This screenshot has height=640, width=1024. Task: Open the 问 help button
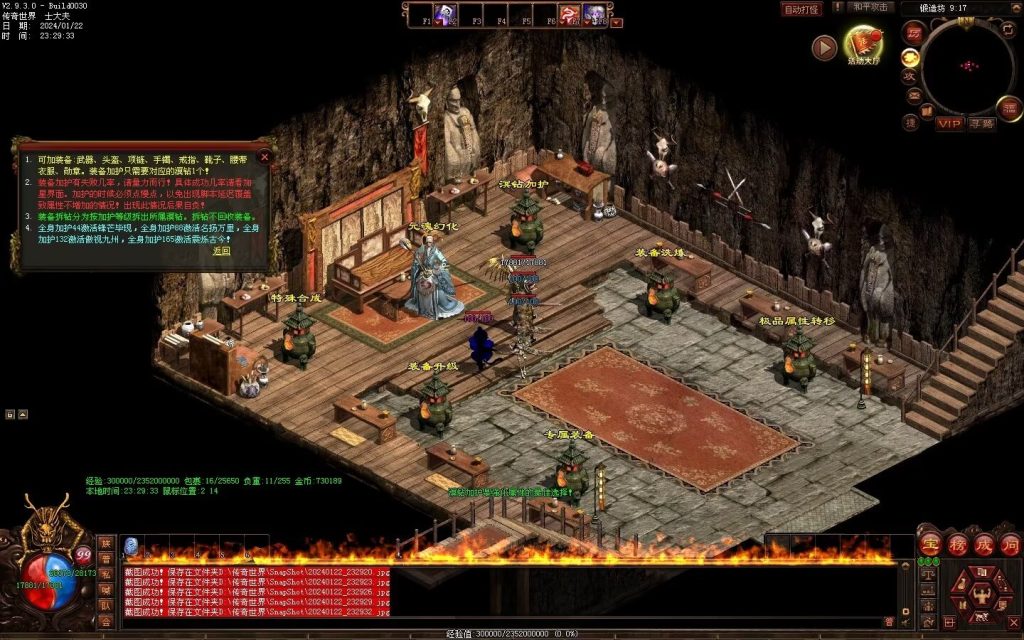pos(1009,545)
